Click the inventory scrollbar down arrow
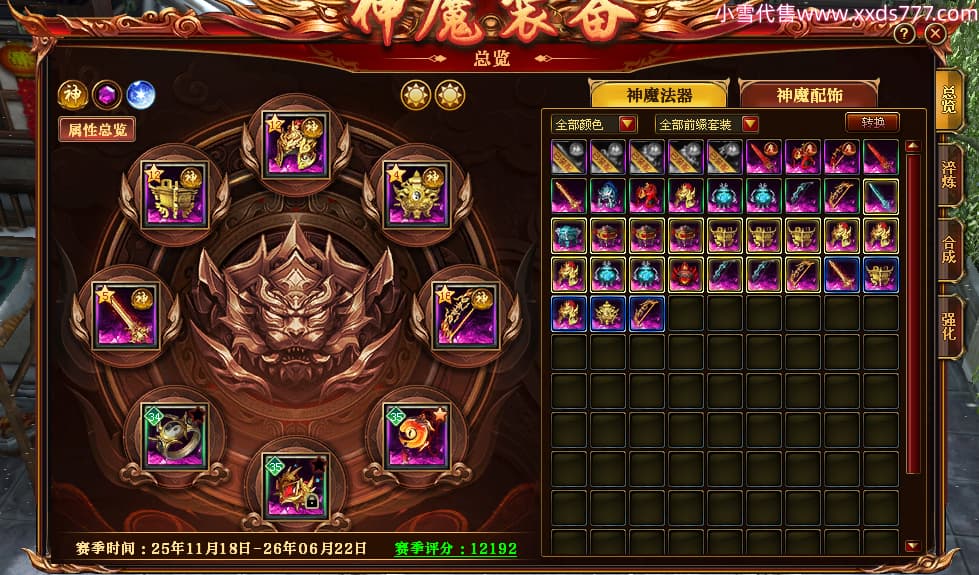 (x=912, y=546)
